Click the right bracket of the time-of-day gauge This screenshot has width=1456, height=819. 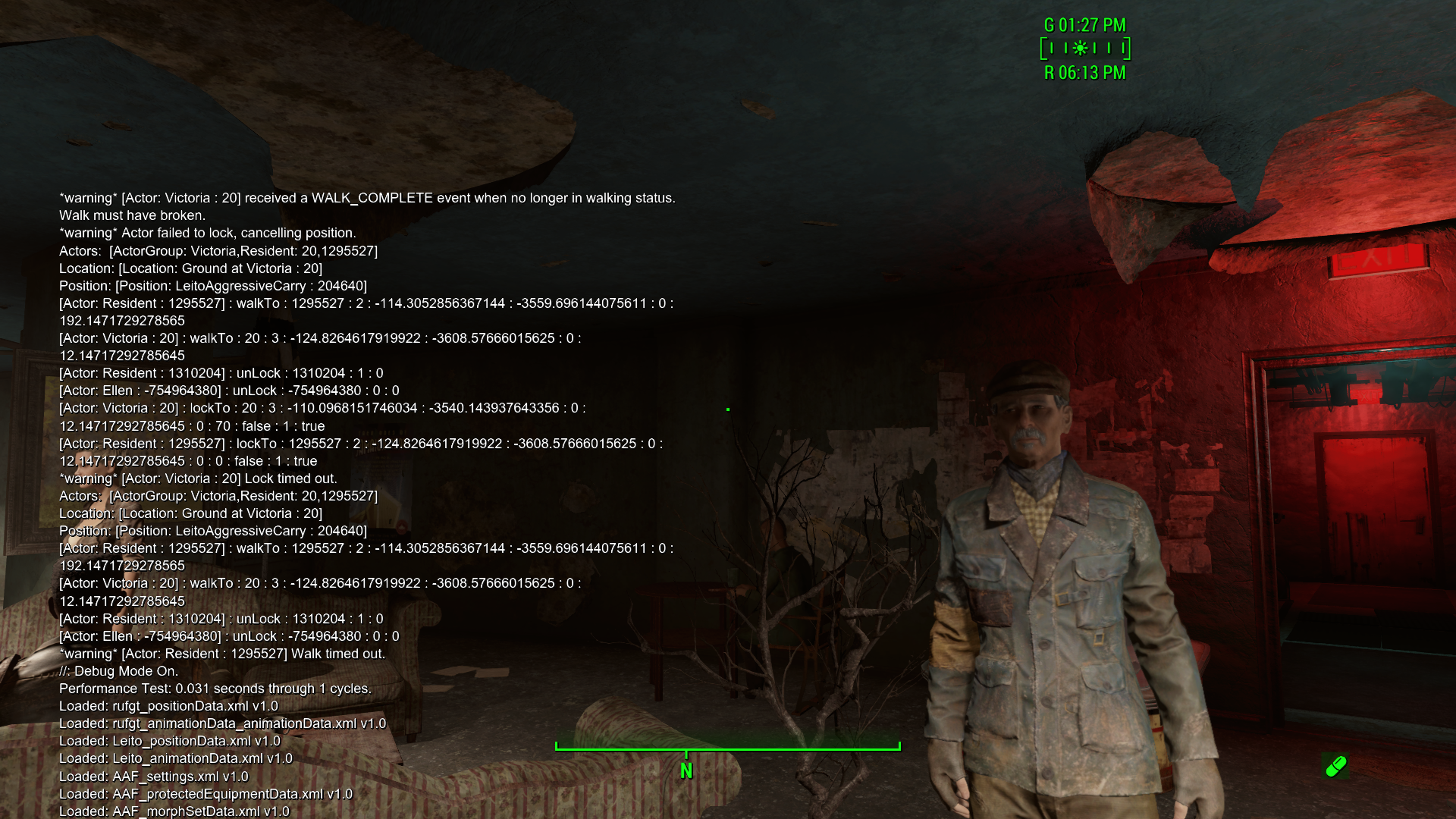tap(1128, 48)
